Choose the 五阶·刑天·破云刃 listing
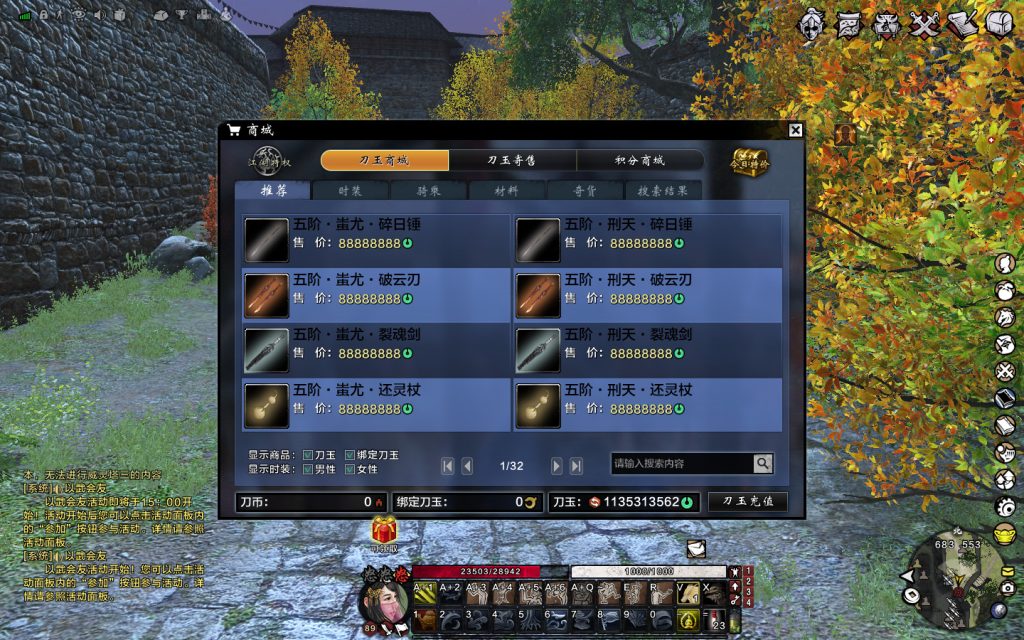The height and width of the screenshot is (640, 1024). [648, 295]
